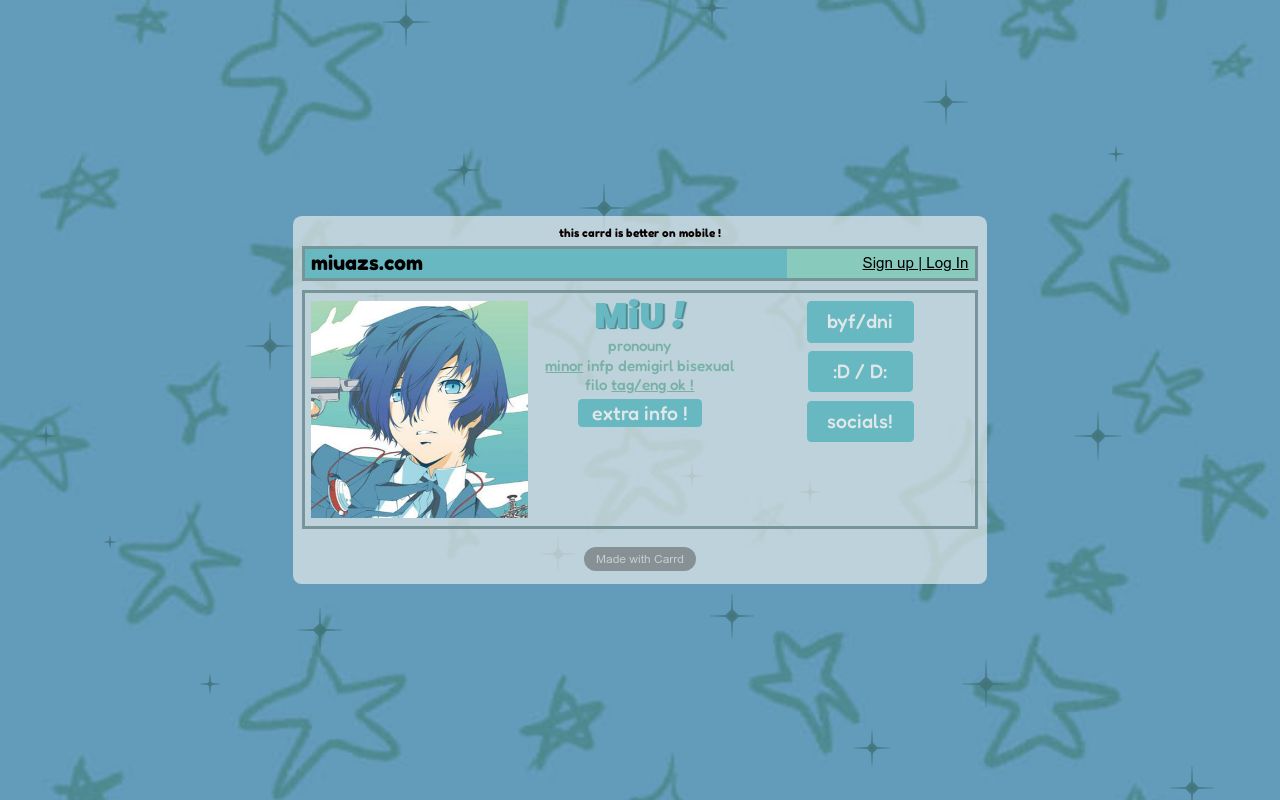Click the Sign up link

tap(888, 263)
